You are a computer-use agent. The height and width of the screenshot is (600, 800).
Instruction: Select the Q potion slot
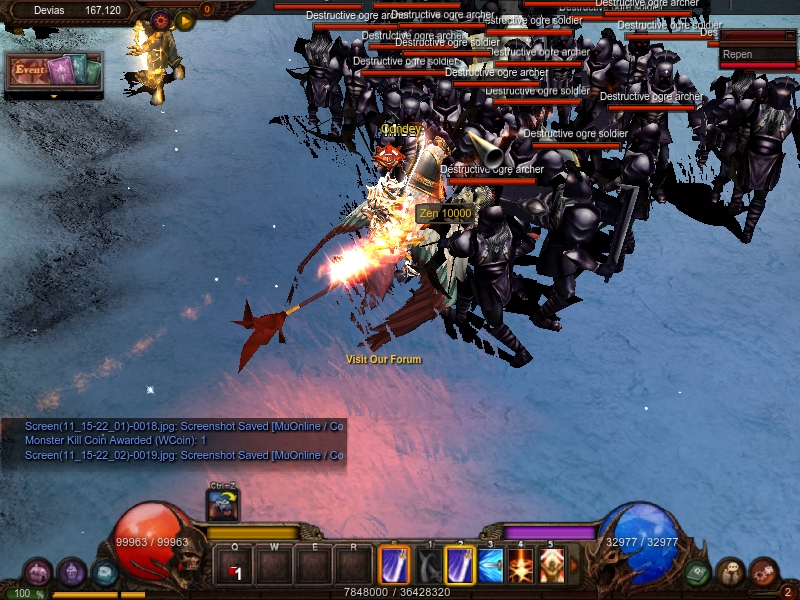[234, 567]
